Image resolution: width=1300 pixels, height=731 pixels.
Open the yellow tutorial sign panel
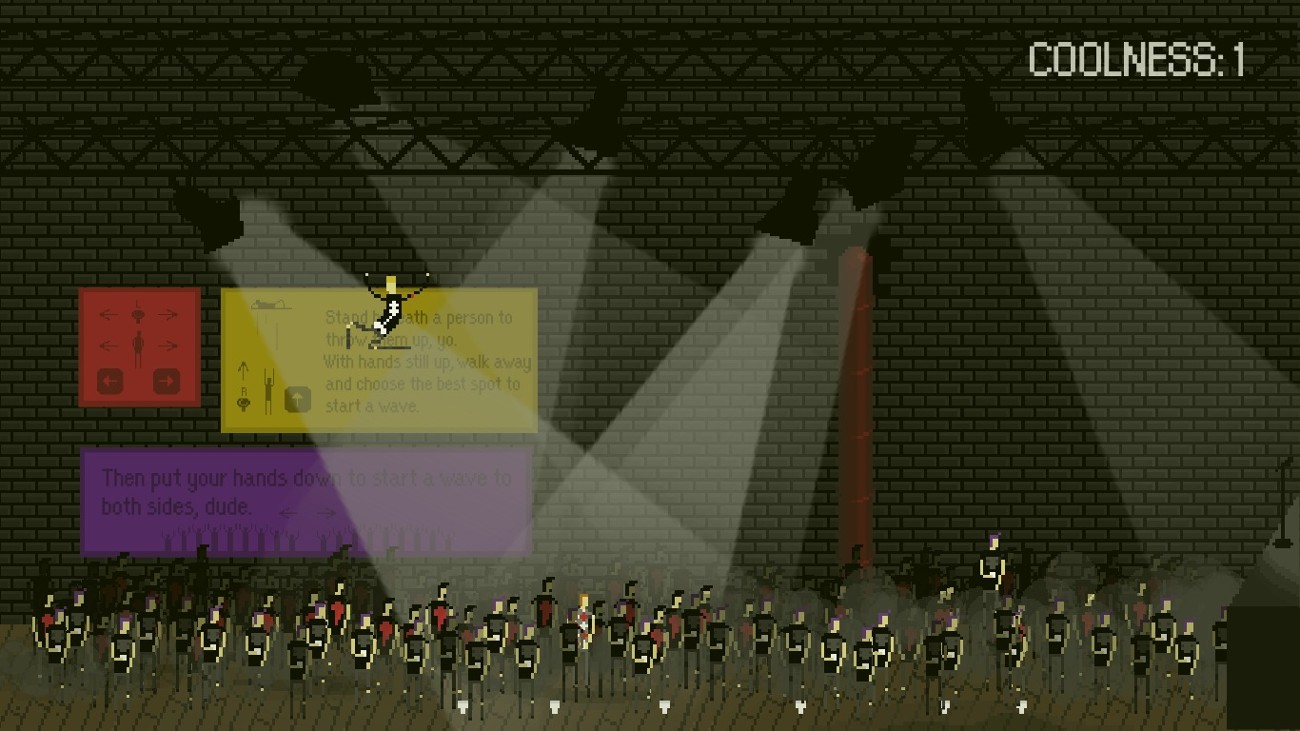tap(380, 360)
